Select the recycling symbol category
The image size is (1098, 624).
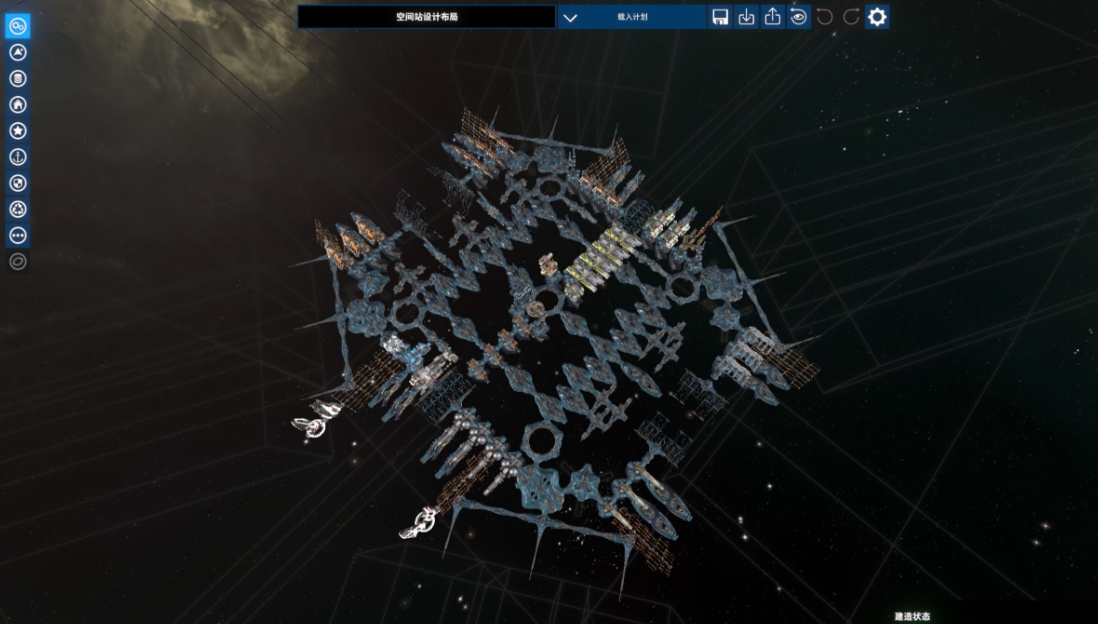point(17,210)
